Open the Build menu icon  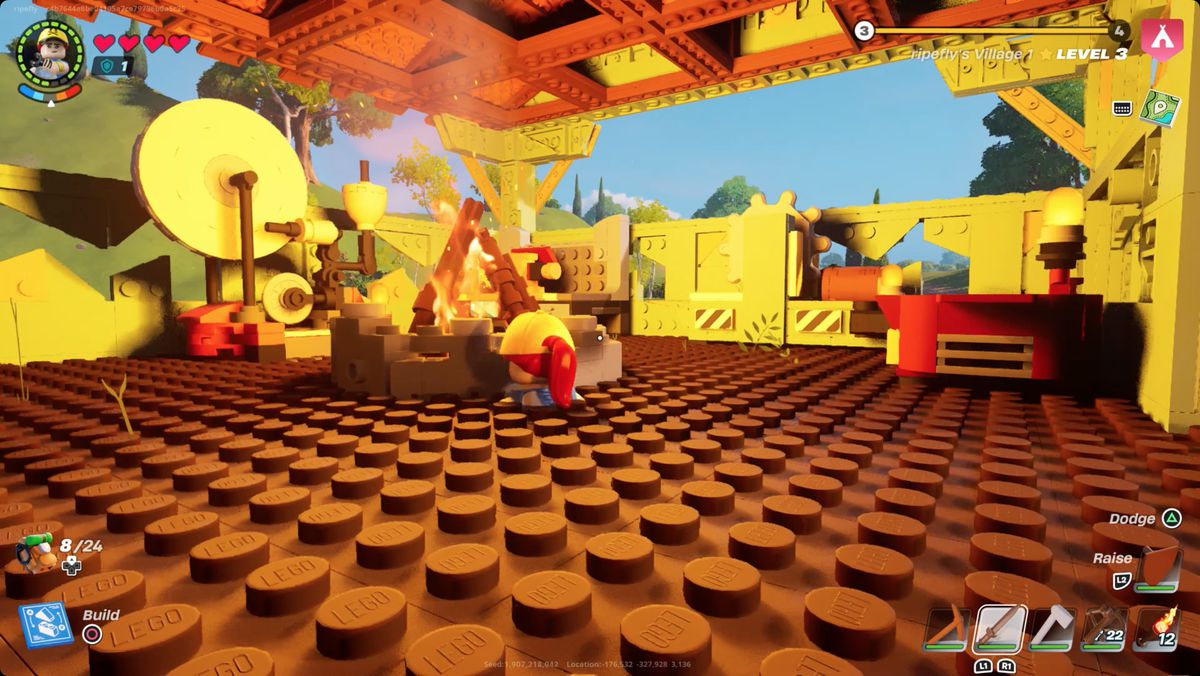tap(46, 624)
